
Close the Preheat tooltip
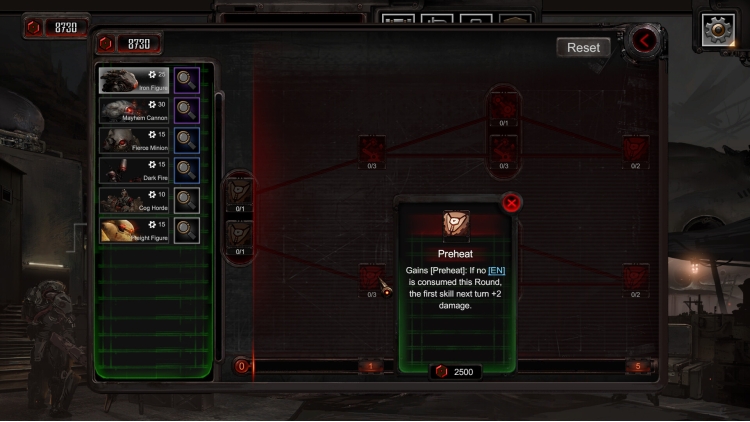[512, 203]
